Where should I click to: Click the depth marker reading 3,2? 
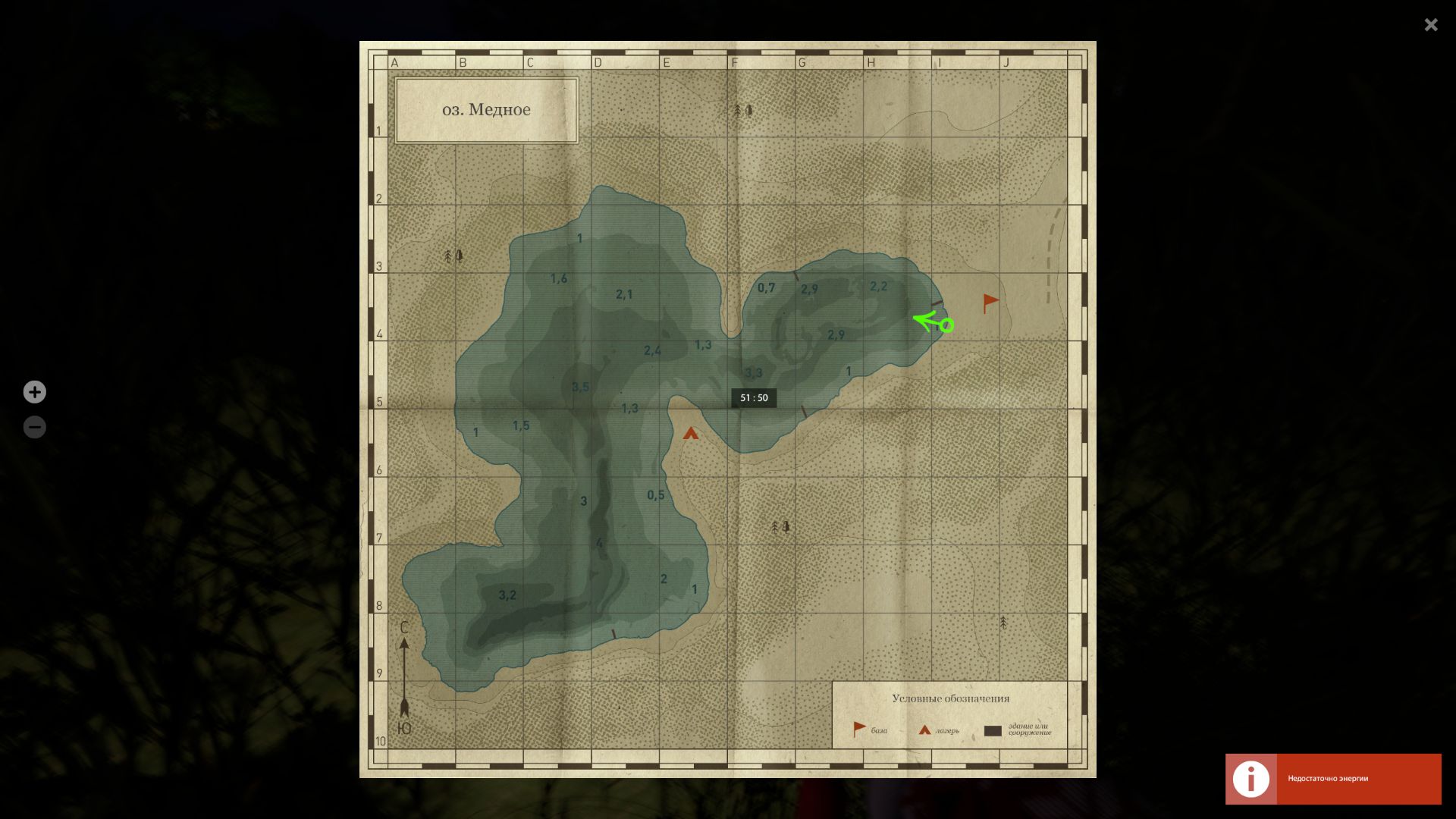[x=507, y=594]
